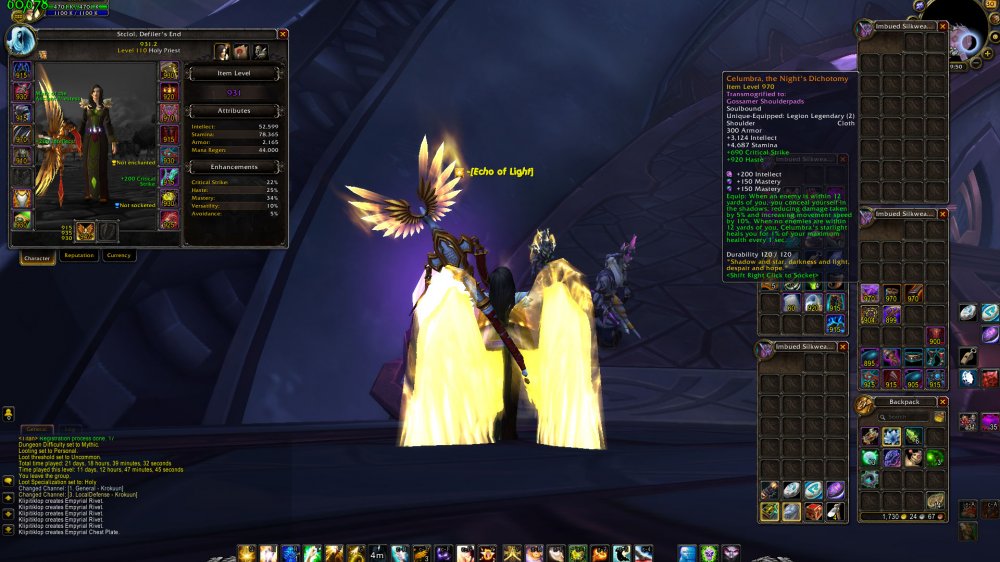This screenshot has width=1000, height=562.
Task: Expand the Attributes stats section
Action: (236, 111)
